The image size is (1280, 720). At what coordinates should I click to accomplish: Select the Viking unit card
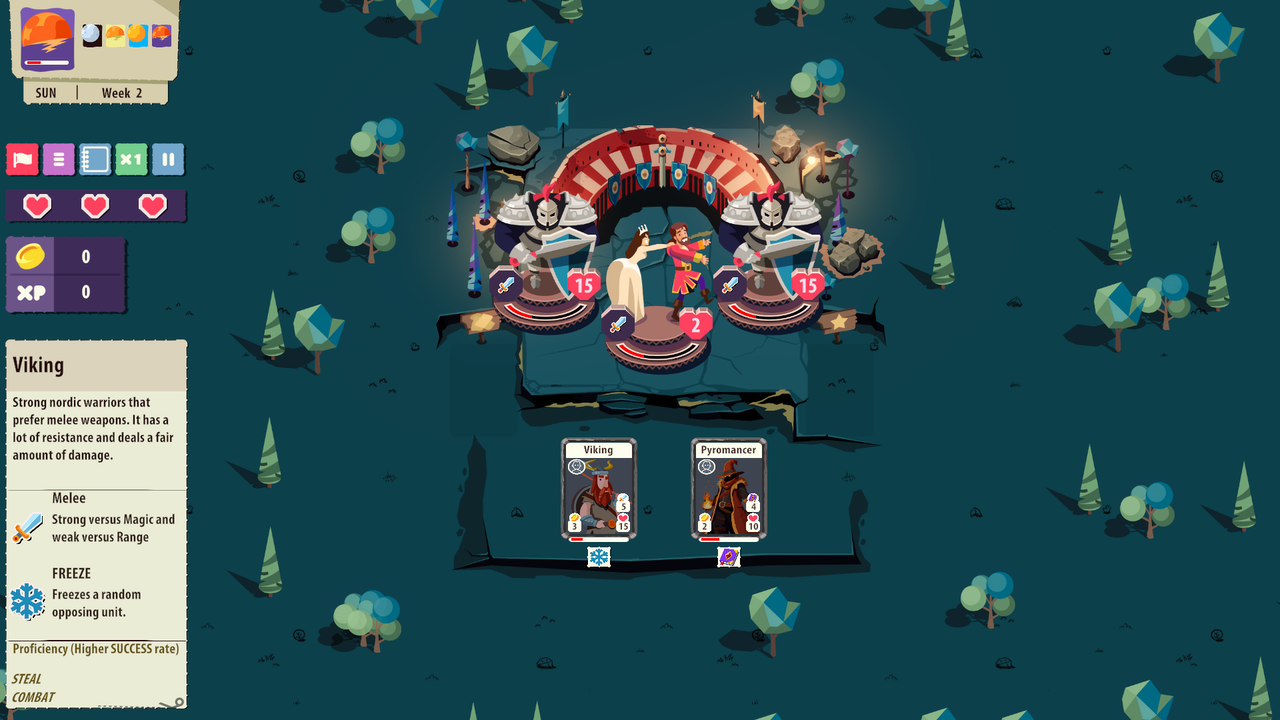point(600,485)
